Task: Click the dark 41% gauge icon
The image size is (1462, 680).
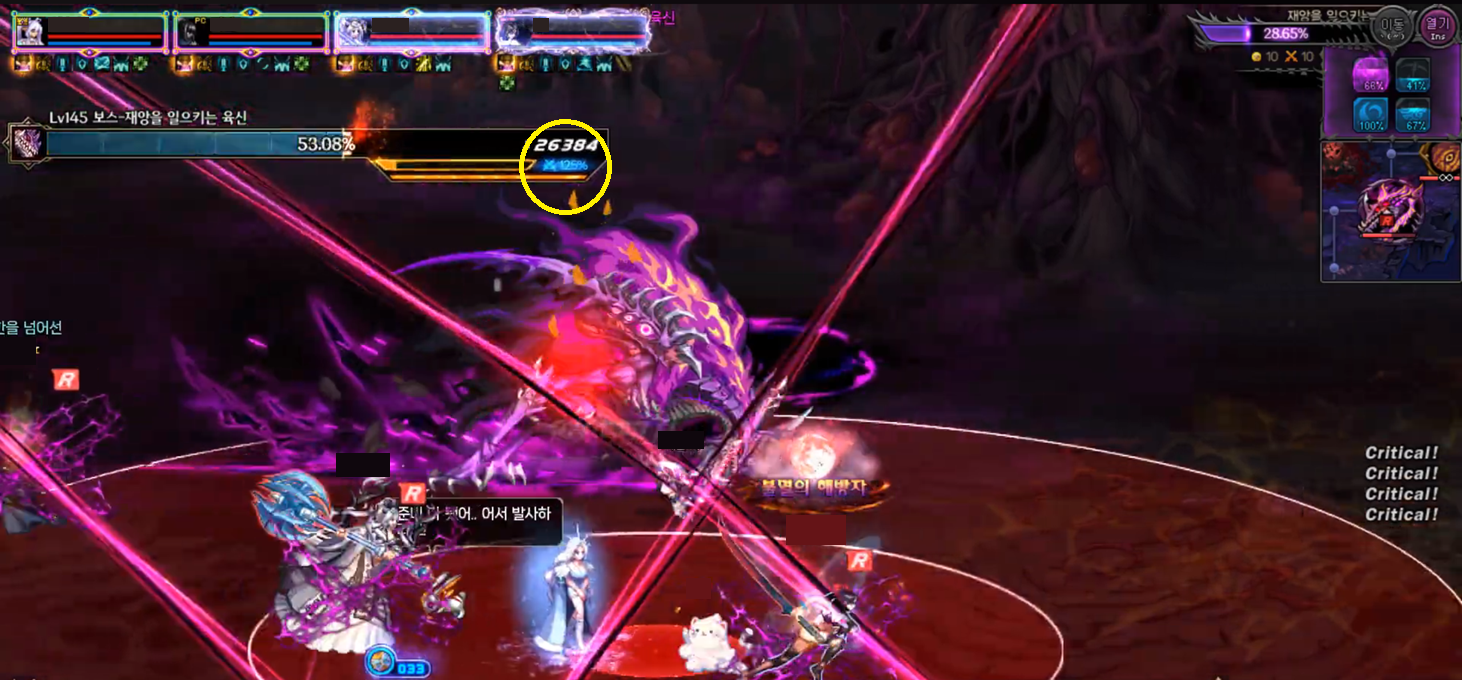Action: coord(1411,75)
